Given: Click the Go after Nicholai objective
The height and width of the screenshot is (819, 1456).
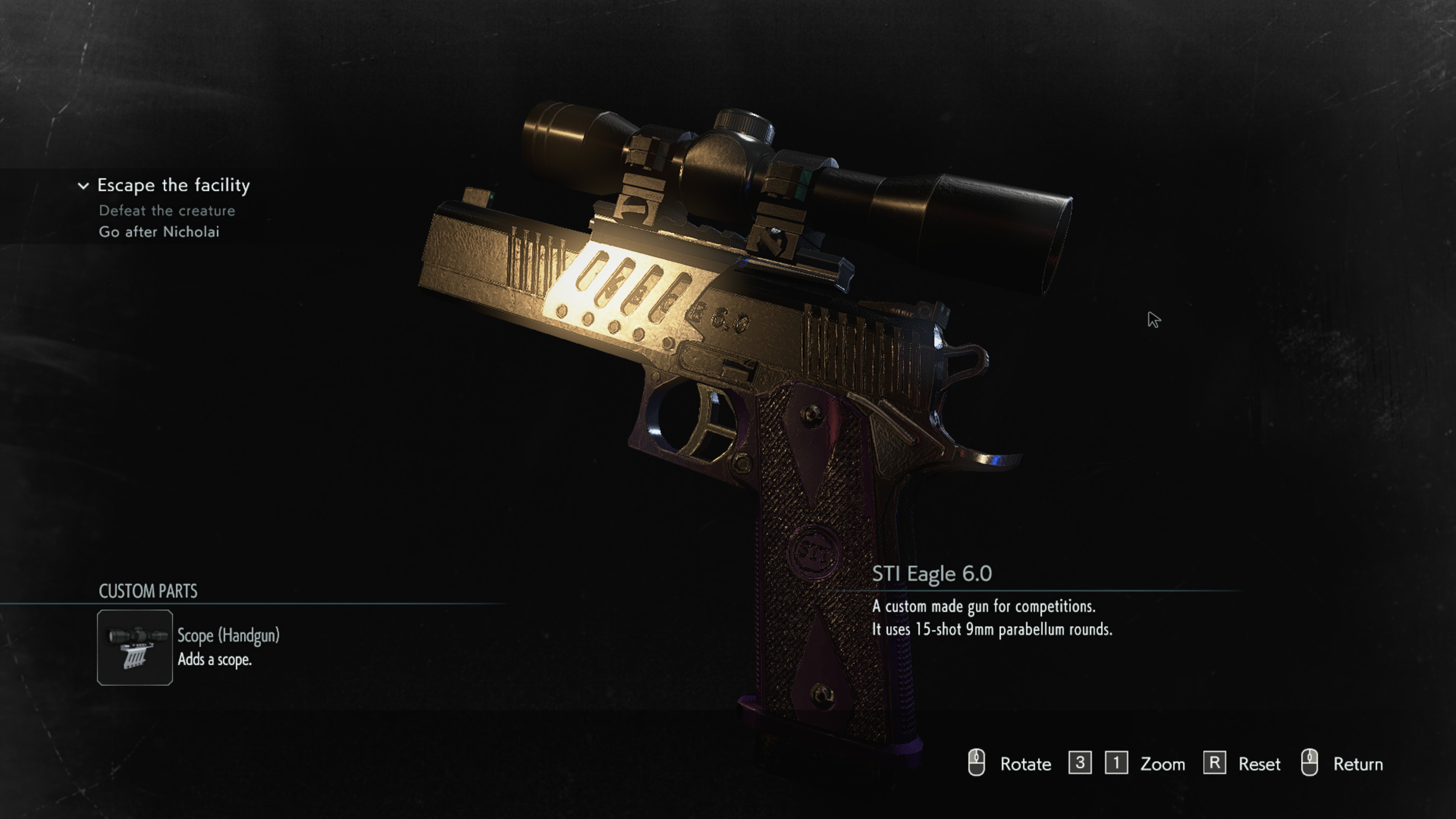Looking at the screenshot, I should coord(159,232).
